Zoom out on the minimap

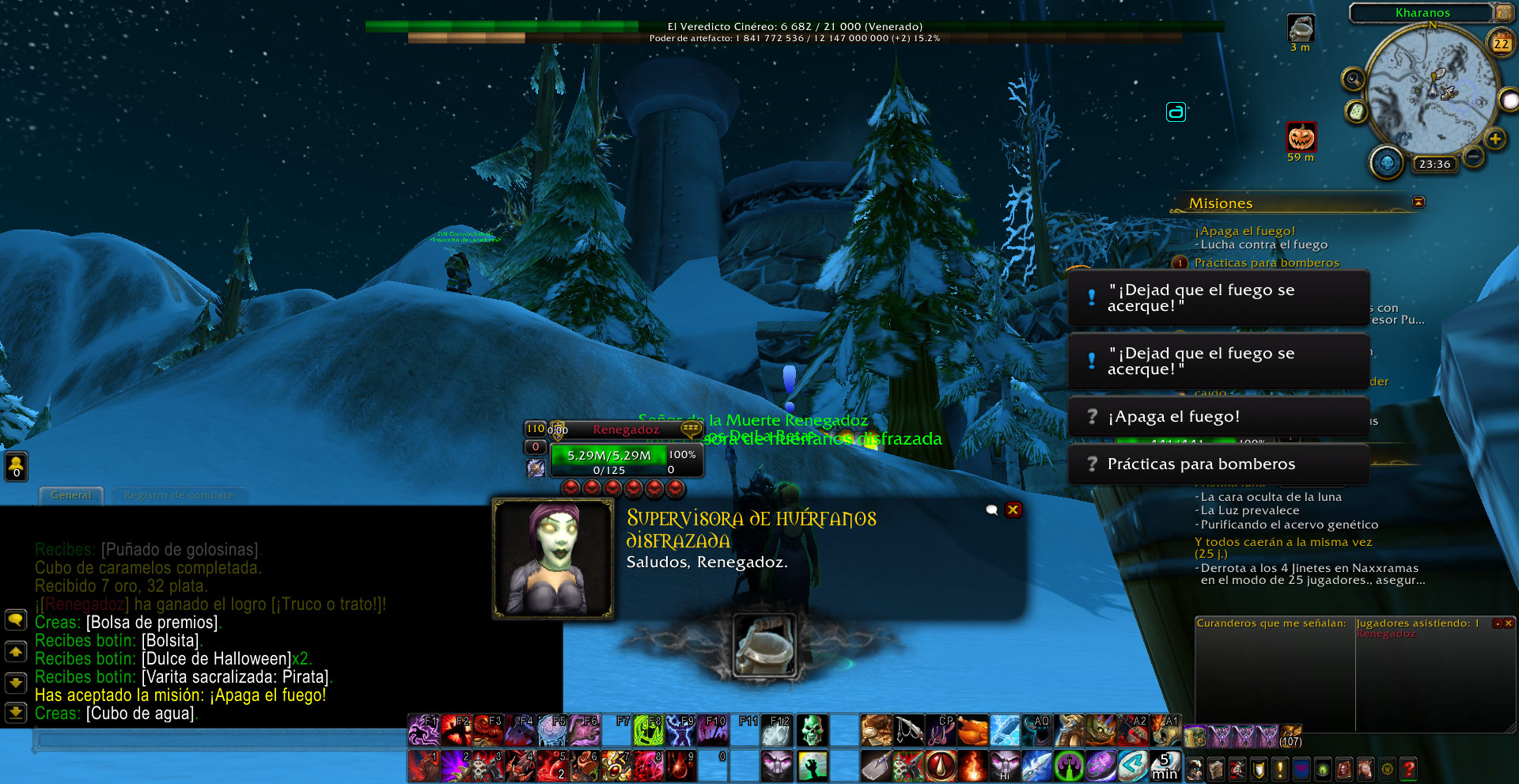click(x=1473, y=157)
